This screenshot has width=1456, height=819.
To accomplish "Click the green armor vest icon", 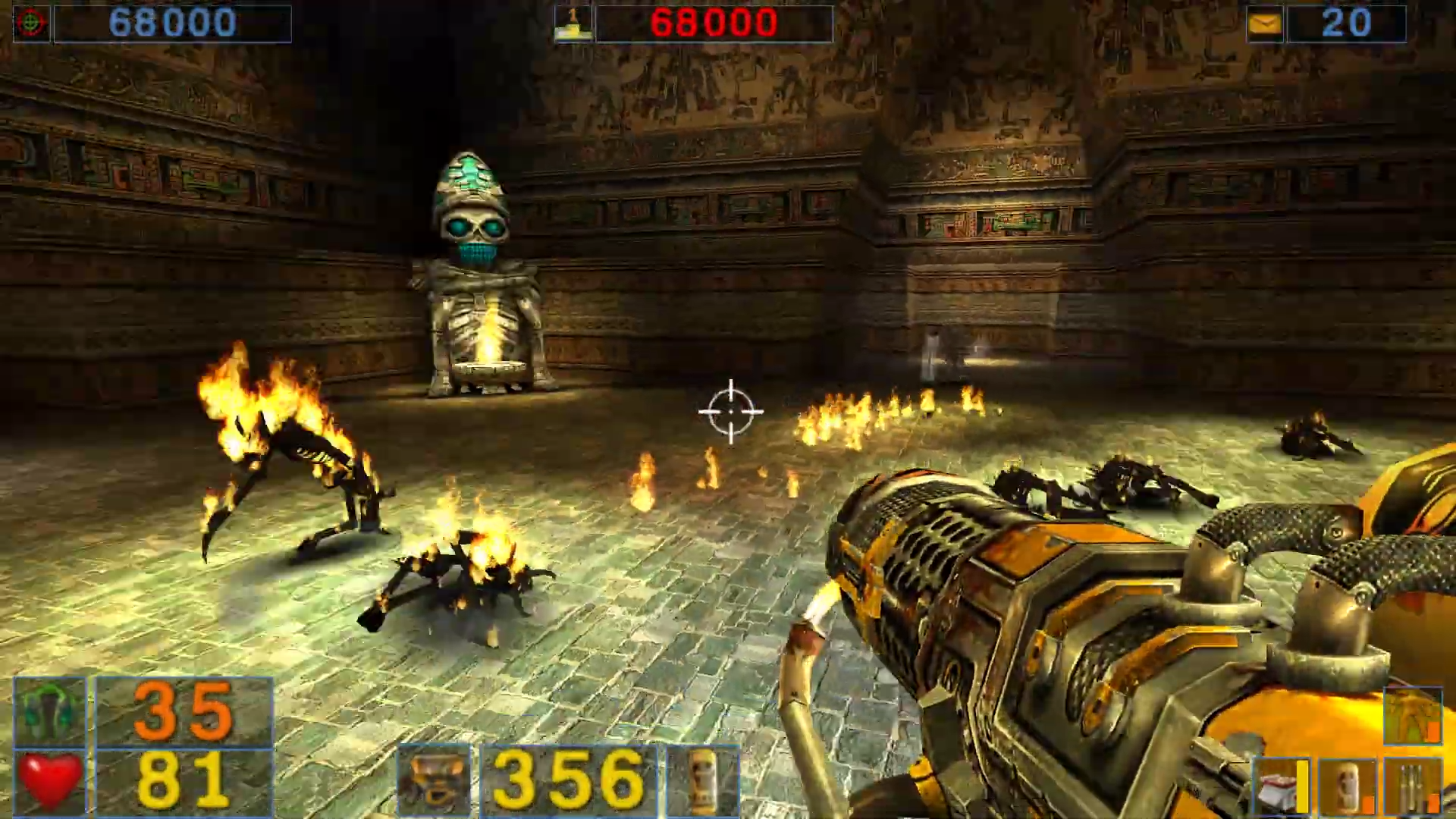I will pyautogui.click(x=50, y=711).
